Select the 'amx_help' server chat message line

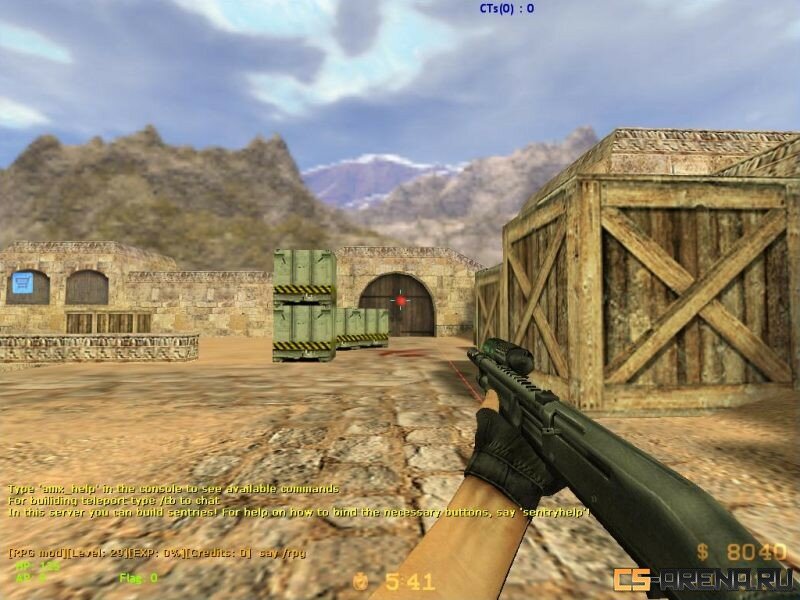click(174, 488)
